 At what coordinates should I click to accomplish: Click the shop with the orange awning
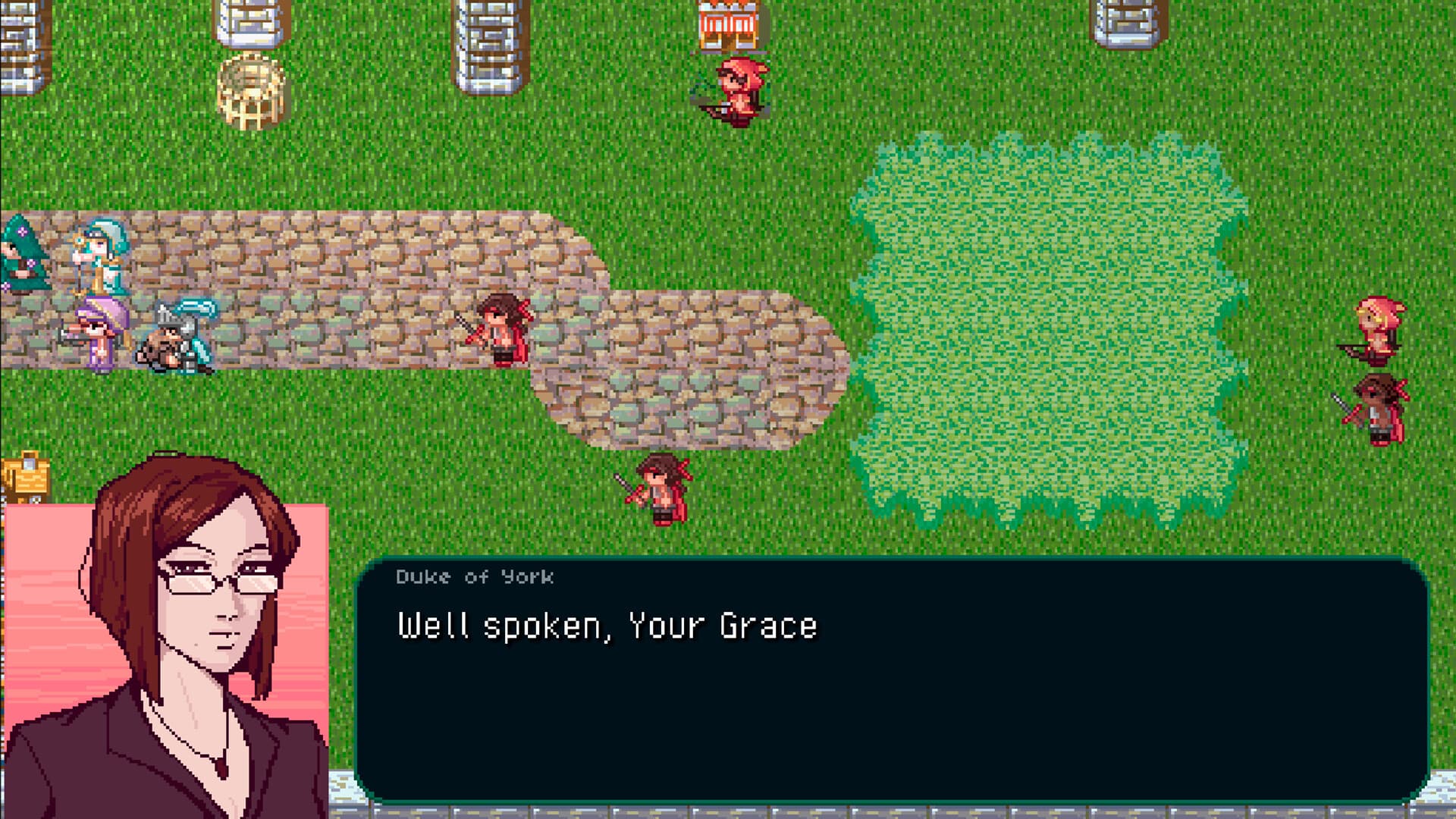tap(728, 23)
